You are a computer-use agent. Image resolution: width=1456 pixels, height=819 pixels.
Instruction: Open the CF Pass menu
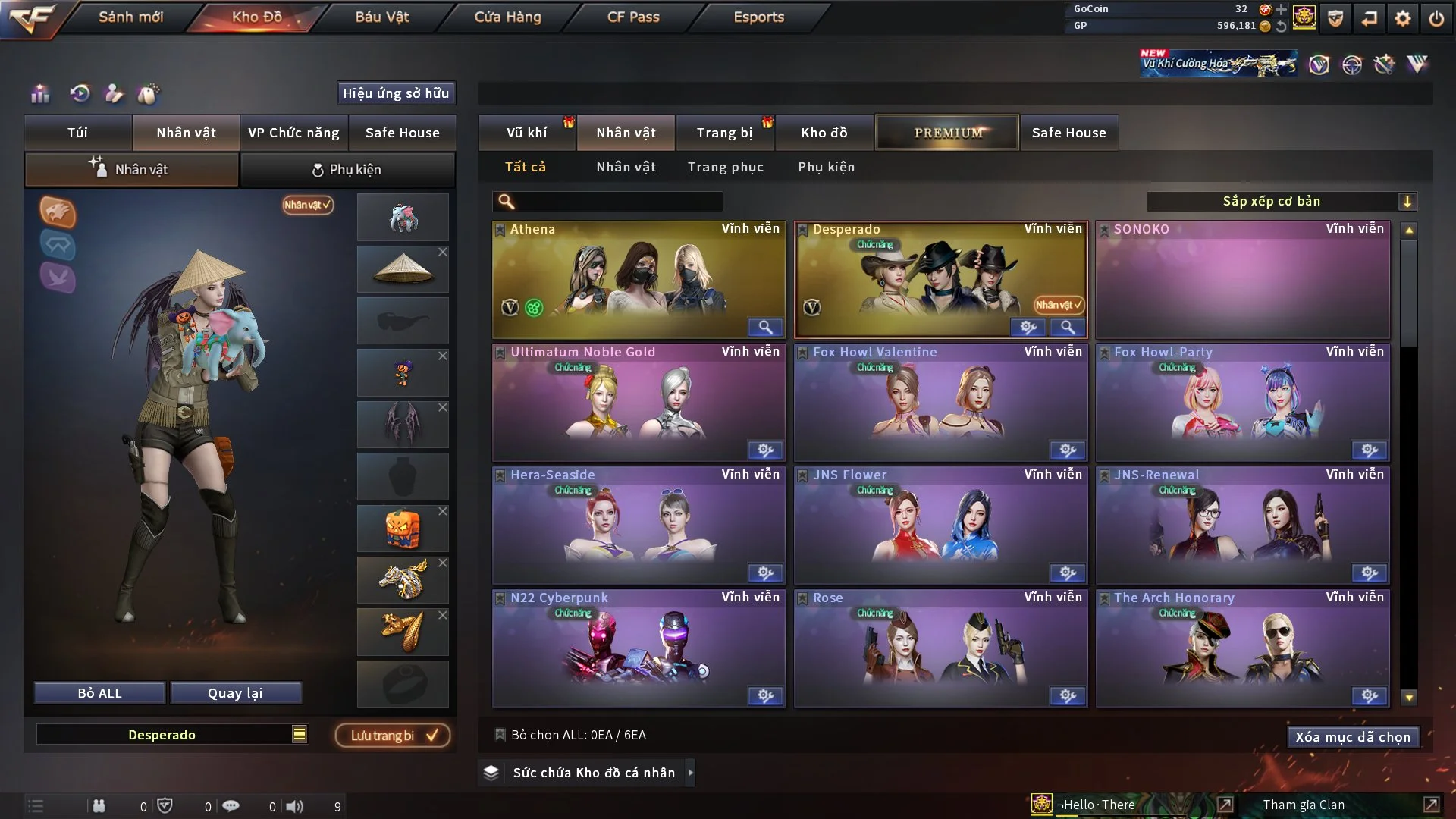click(633, 17)
